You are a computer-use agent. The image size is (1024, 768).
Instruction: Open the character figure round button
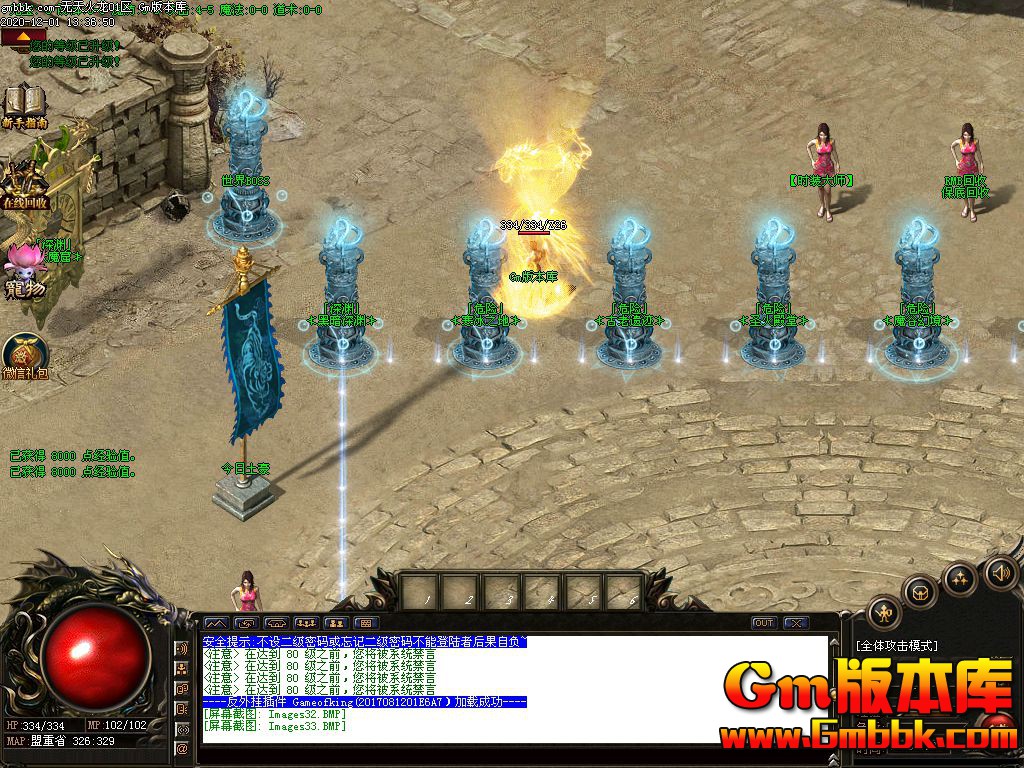click(x=884, y=611)
